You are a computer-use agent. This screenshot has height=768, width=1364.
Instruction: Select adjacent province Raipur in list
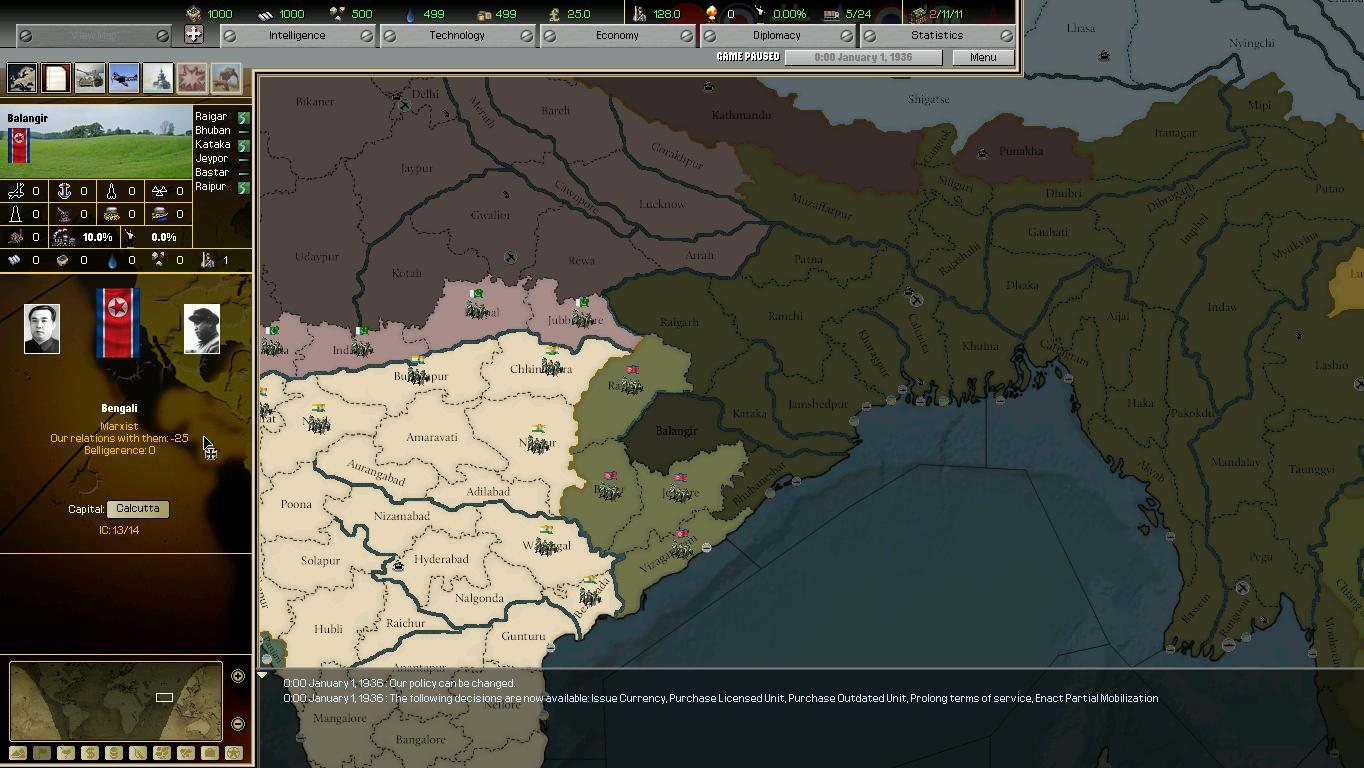211,187
